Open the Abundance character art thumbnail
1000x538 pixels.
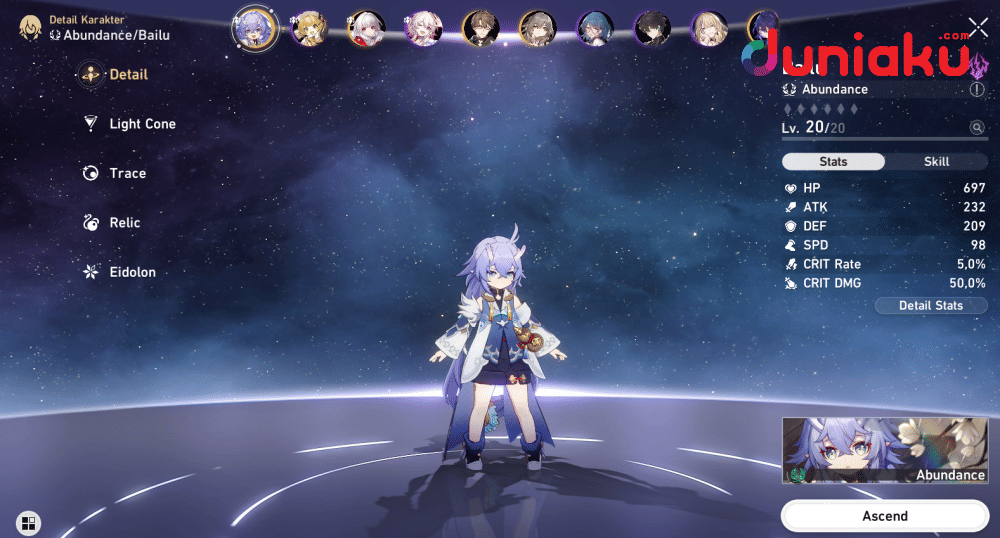tap(884, 451)
